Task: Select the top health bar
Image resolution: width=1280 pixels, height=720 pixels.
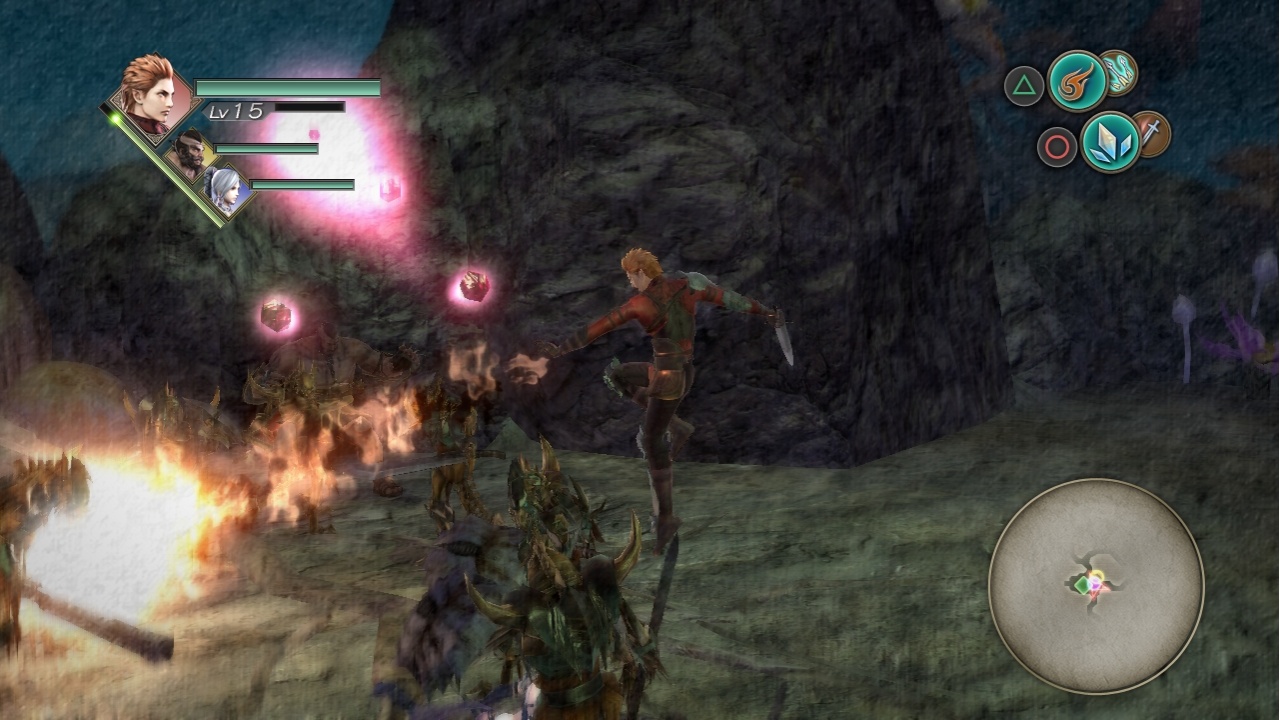Action: coord(290,85)
